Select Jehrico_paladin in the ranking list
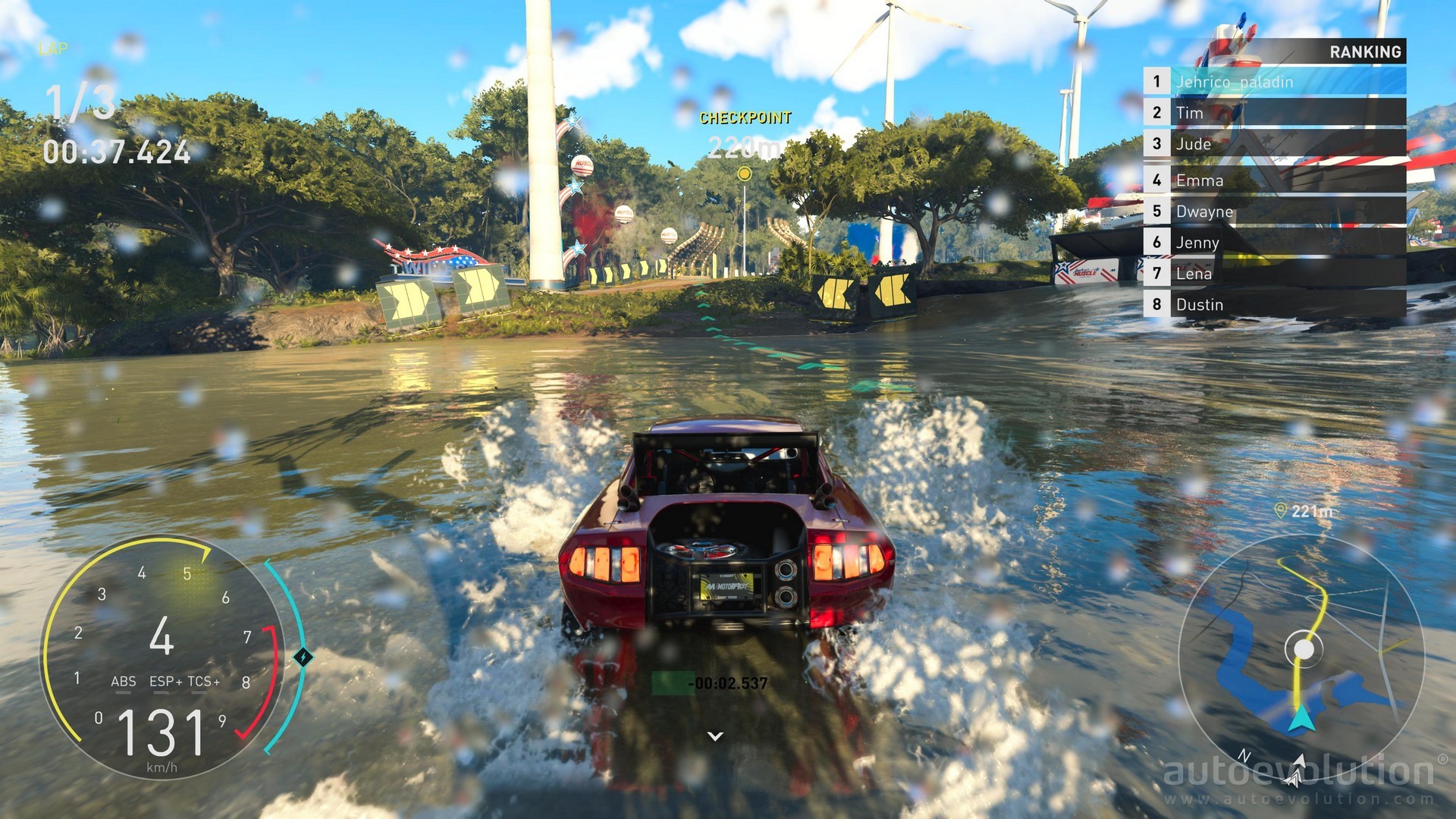 point(1274,81)
